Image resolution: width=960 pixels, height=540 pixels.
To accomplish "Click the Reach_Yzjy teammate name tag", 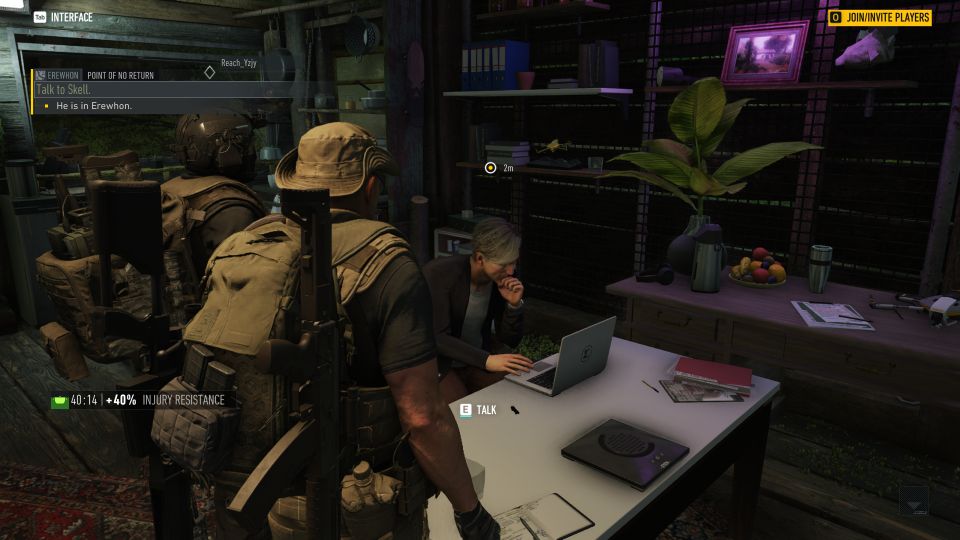I will pos(238,62).
